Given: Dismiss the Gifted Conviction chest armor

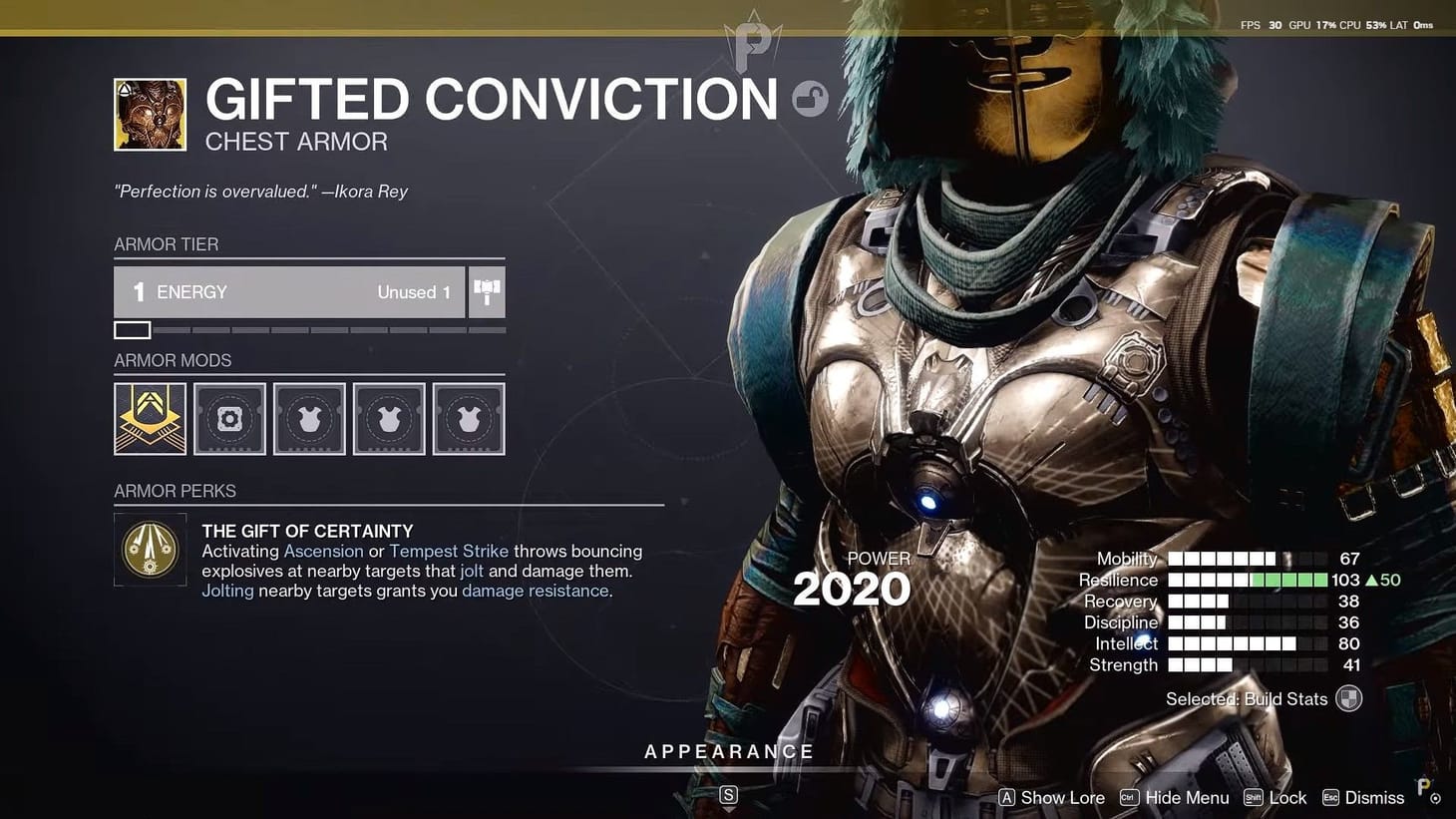Looking at the screenshot, I should (1374, 797).
